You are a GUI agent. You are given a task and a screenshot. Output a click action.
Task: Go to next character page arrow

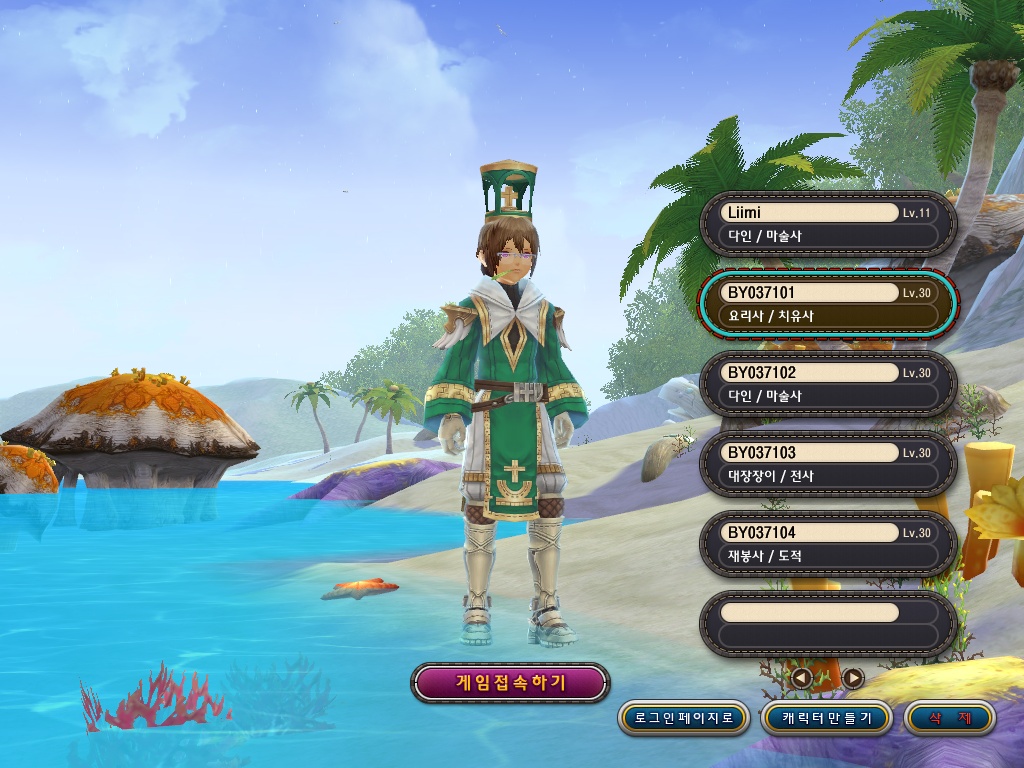[x=853, y=678]
